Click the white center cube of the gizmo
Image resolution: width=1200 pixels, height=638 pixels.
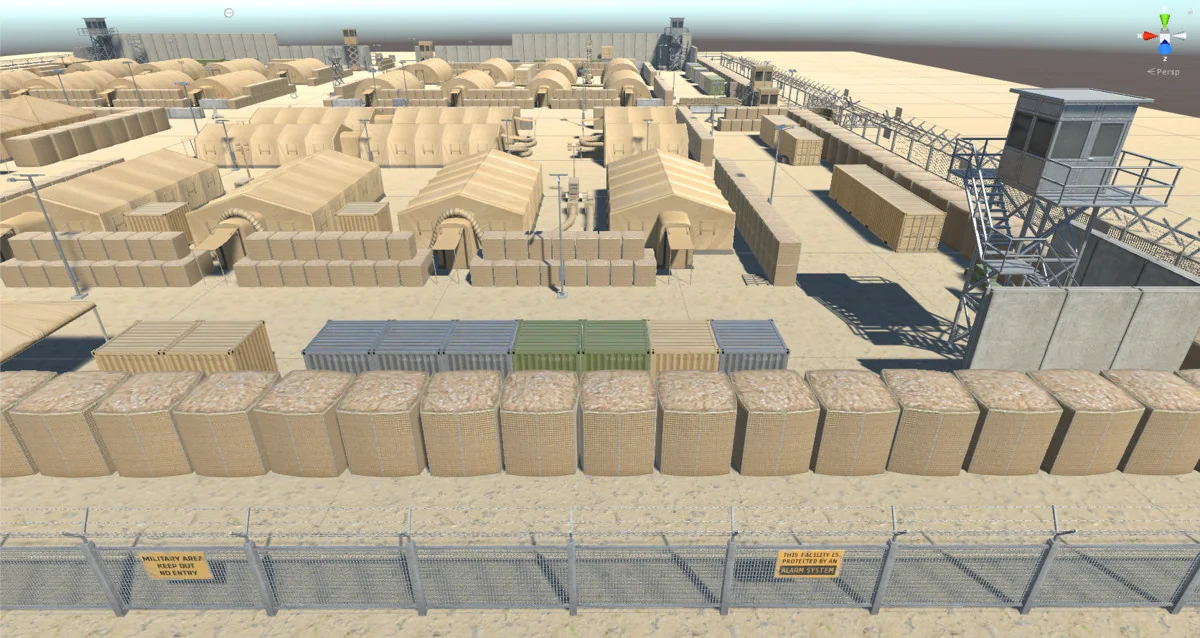coord(1165,36)
